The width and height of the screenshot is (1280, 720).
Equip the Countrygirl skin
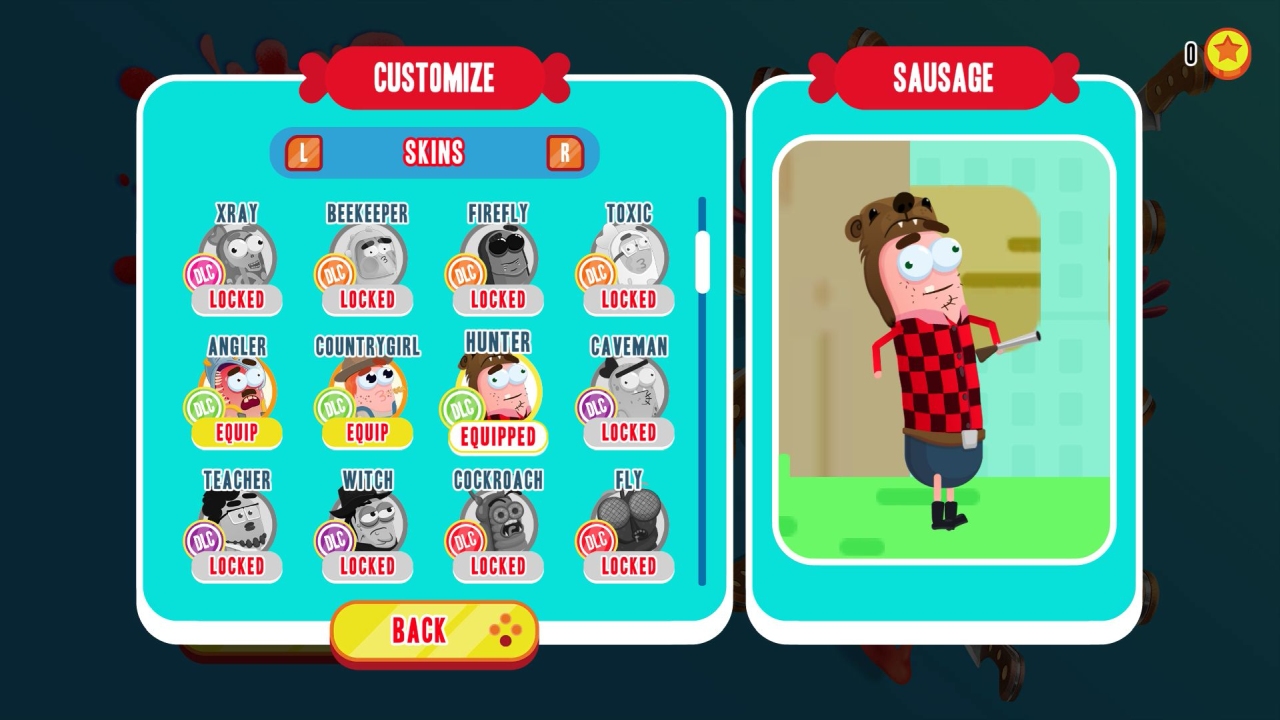tap(366, 433)
